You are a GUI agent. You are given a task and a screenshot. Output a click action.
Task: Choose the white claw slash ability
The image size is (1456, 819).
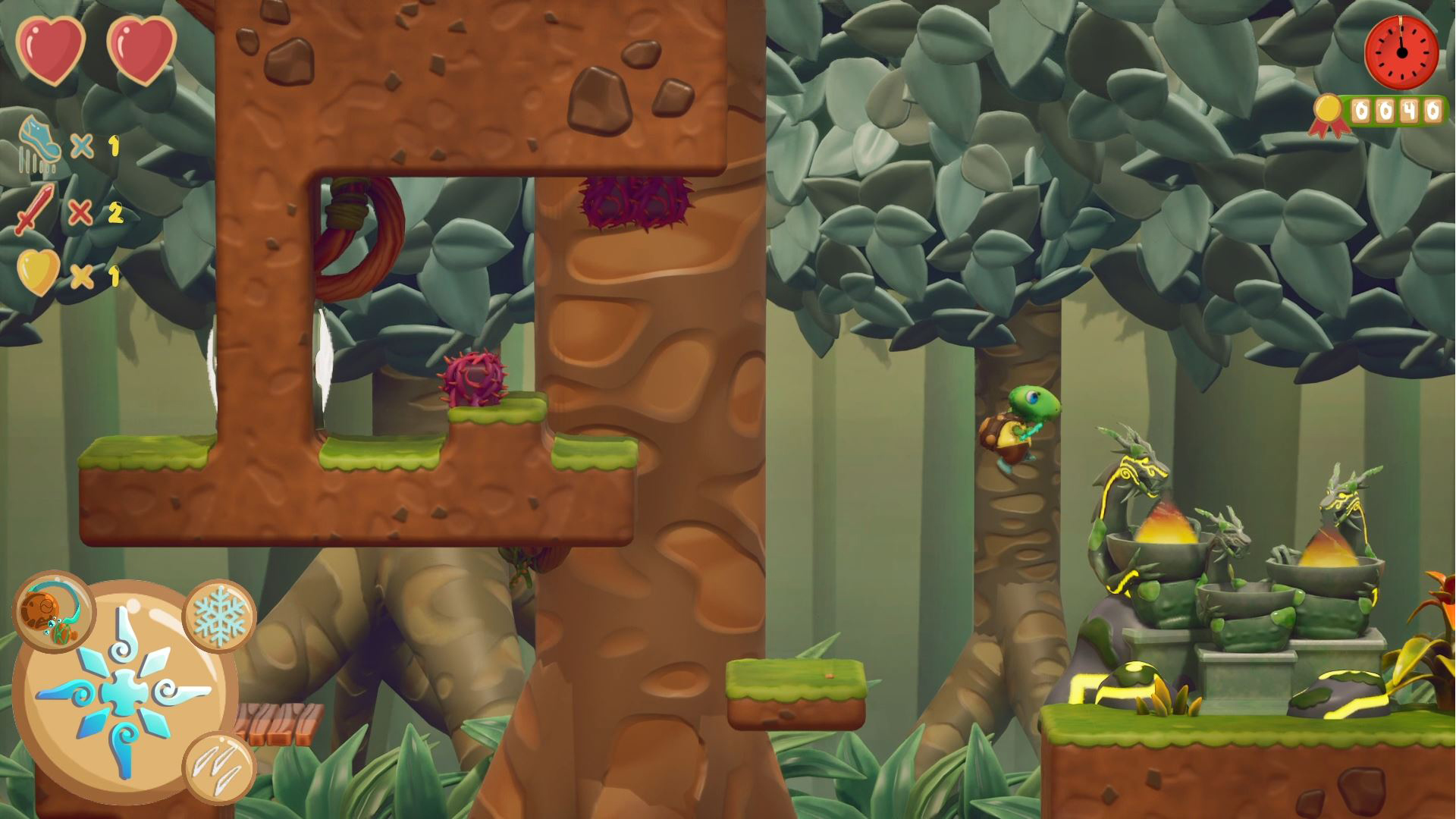[x=220, y=767]
